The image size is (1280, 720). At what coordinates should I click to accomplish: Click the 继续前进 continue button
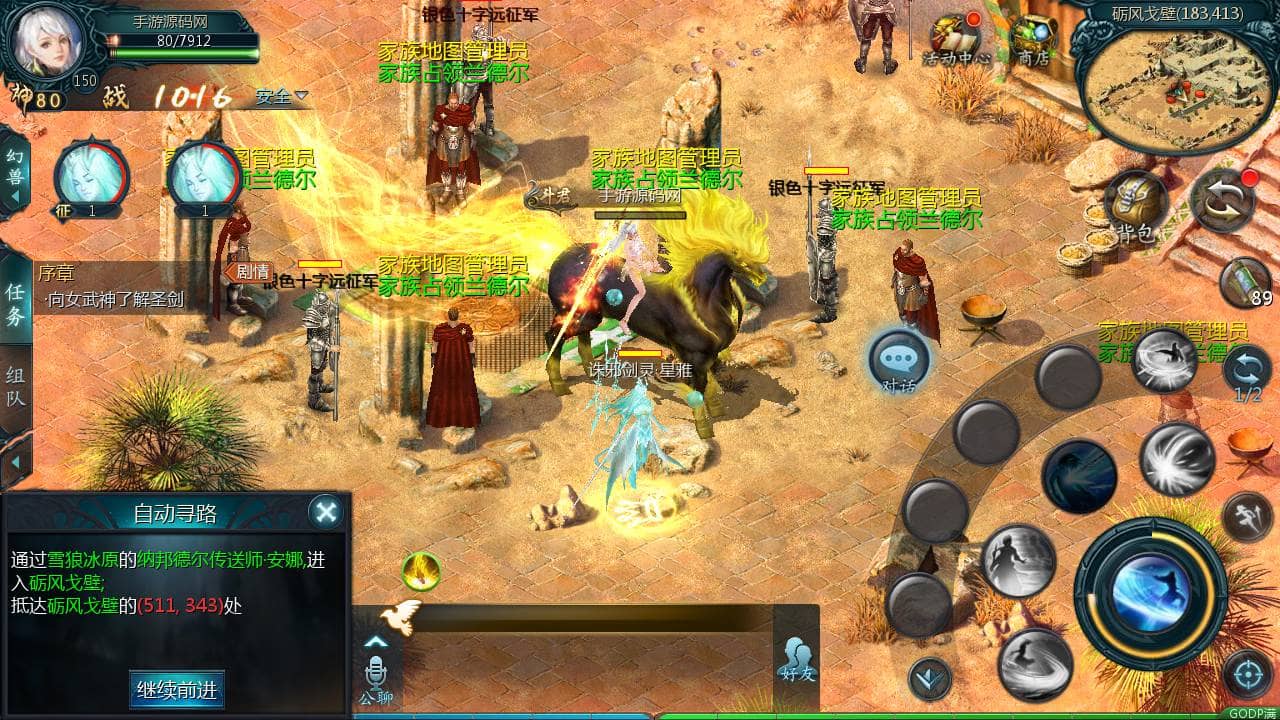(x=176, y=689)
